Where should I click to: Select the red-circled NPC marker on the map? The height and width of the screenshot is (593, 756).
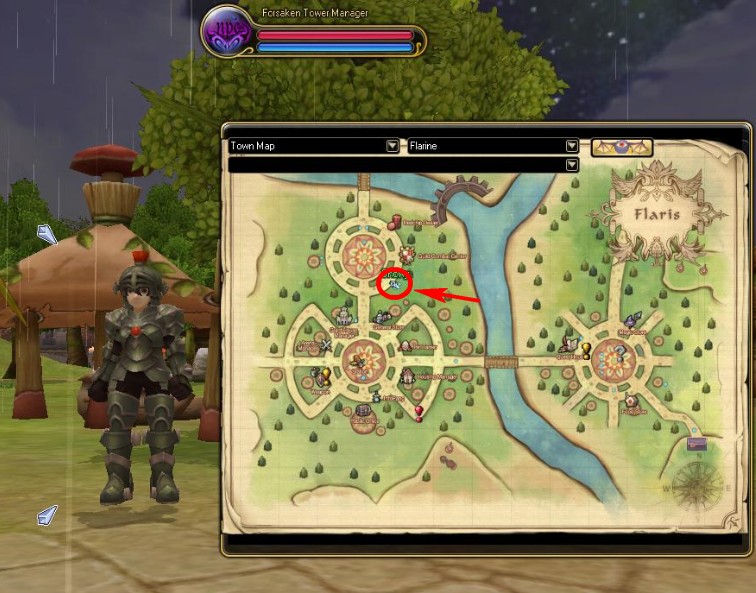coord(395,284)
